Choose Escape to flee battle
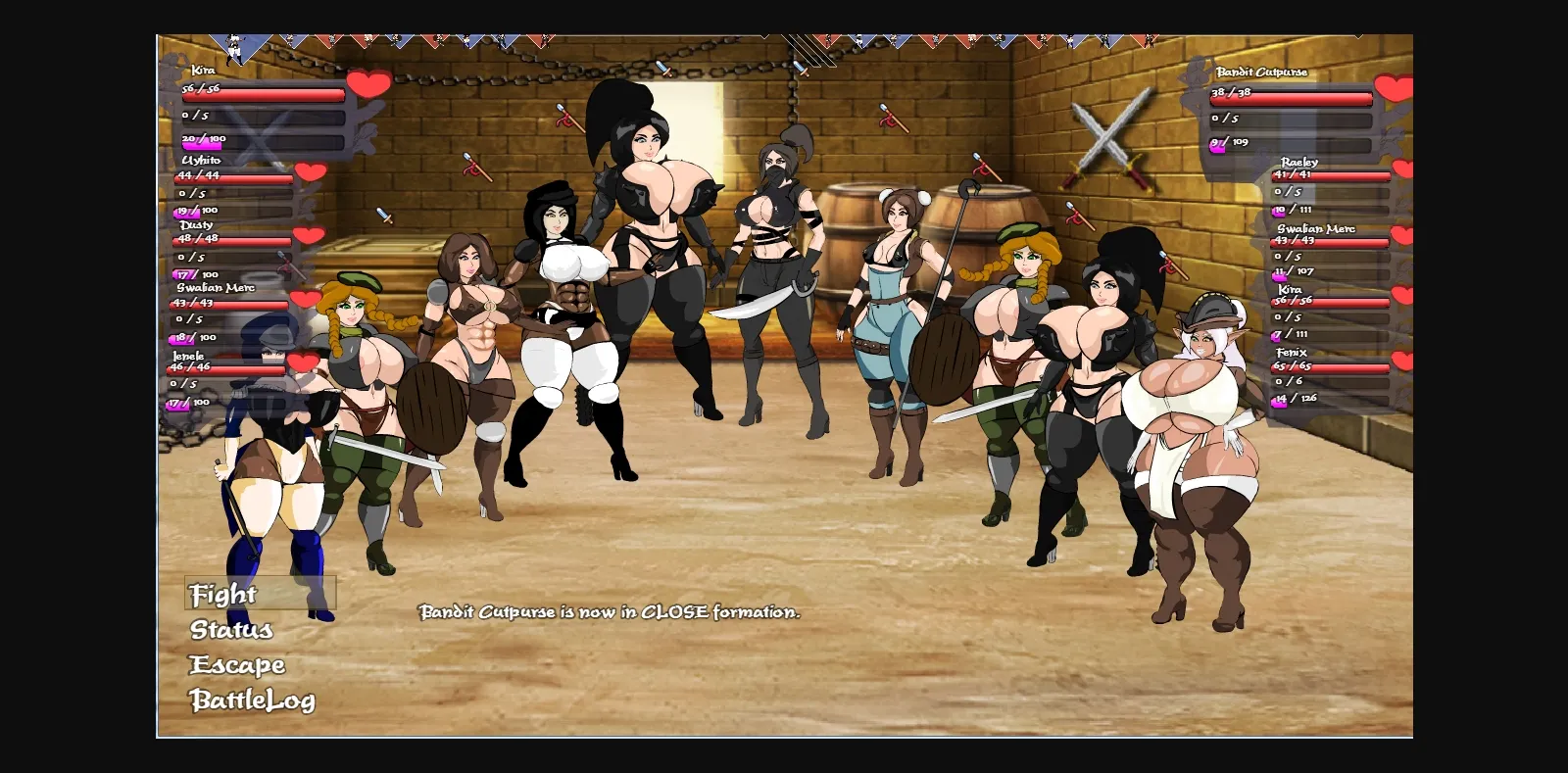This screenshot has height=773, width=1568. coord(237,665)
